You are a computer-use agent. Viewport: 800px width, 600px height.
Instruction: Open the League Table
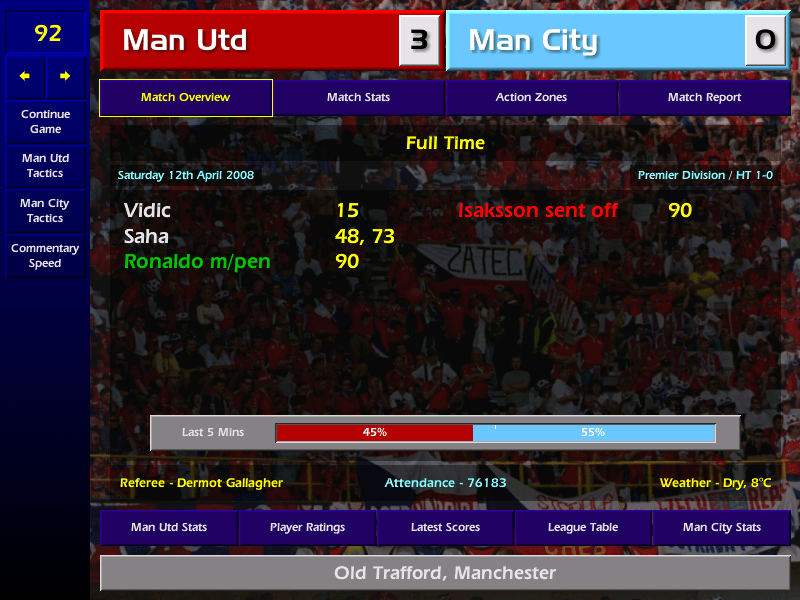tap(583, 527)
